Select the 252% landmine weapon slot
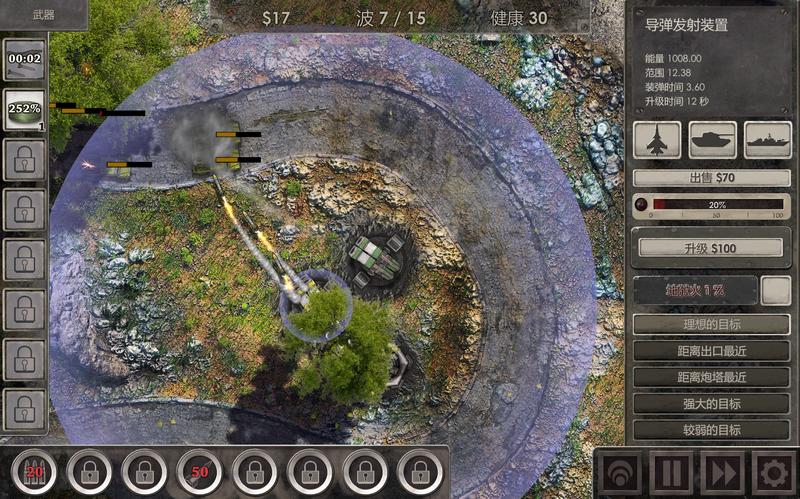The width and height of the screenshot is (800, 499). coord(24,109)
